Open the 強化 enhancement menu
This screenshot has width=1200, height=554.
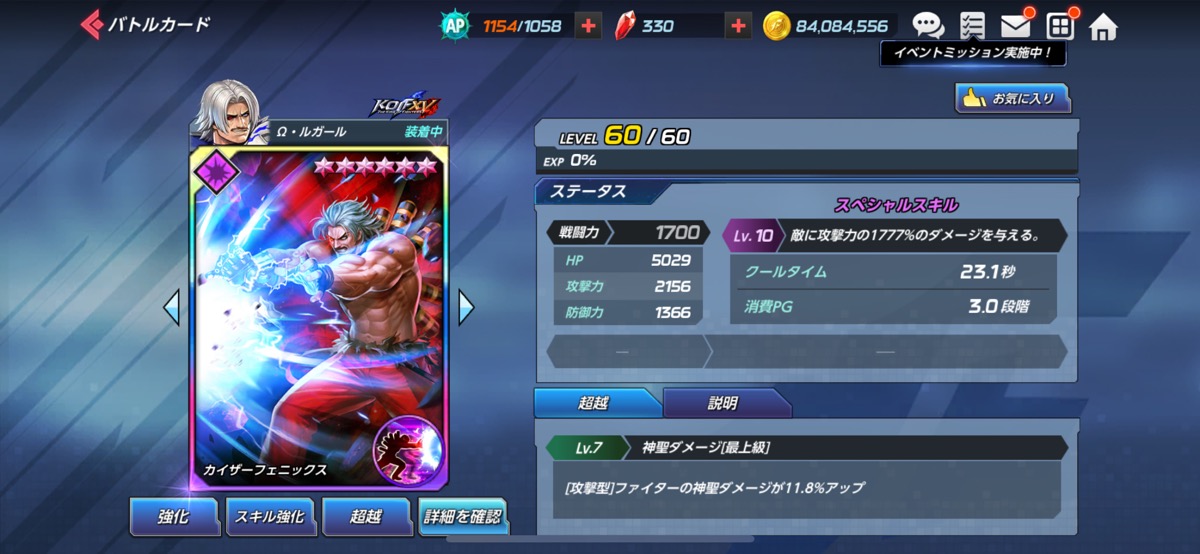point(173,516)
